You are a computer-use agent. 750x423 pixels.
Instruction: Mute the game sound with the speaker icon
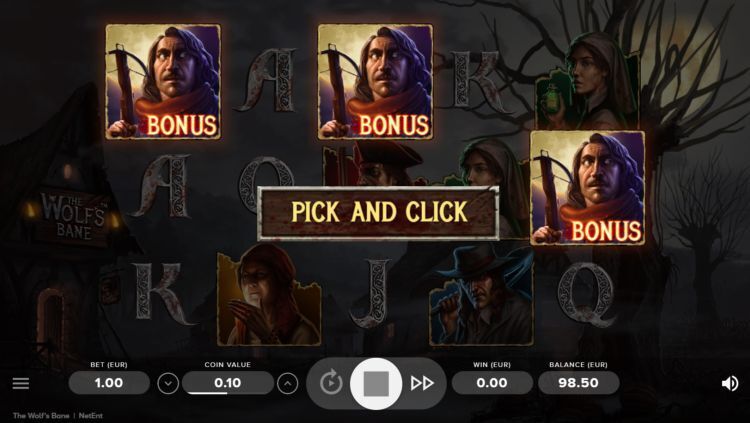(730, 383)
